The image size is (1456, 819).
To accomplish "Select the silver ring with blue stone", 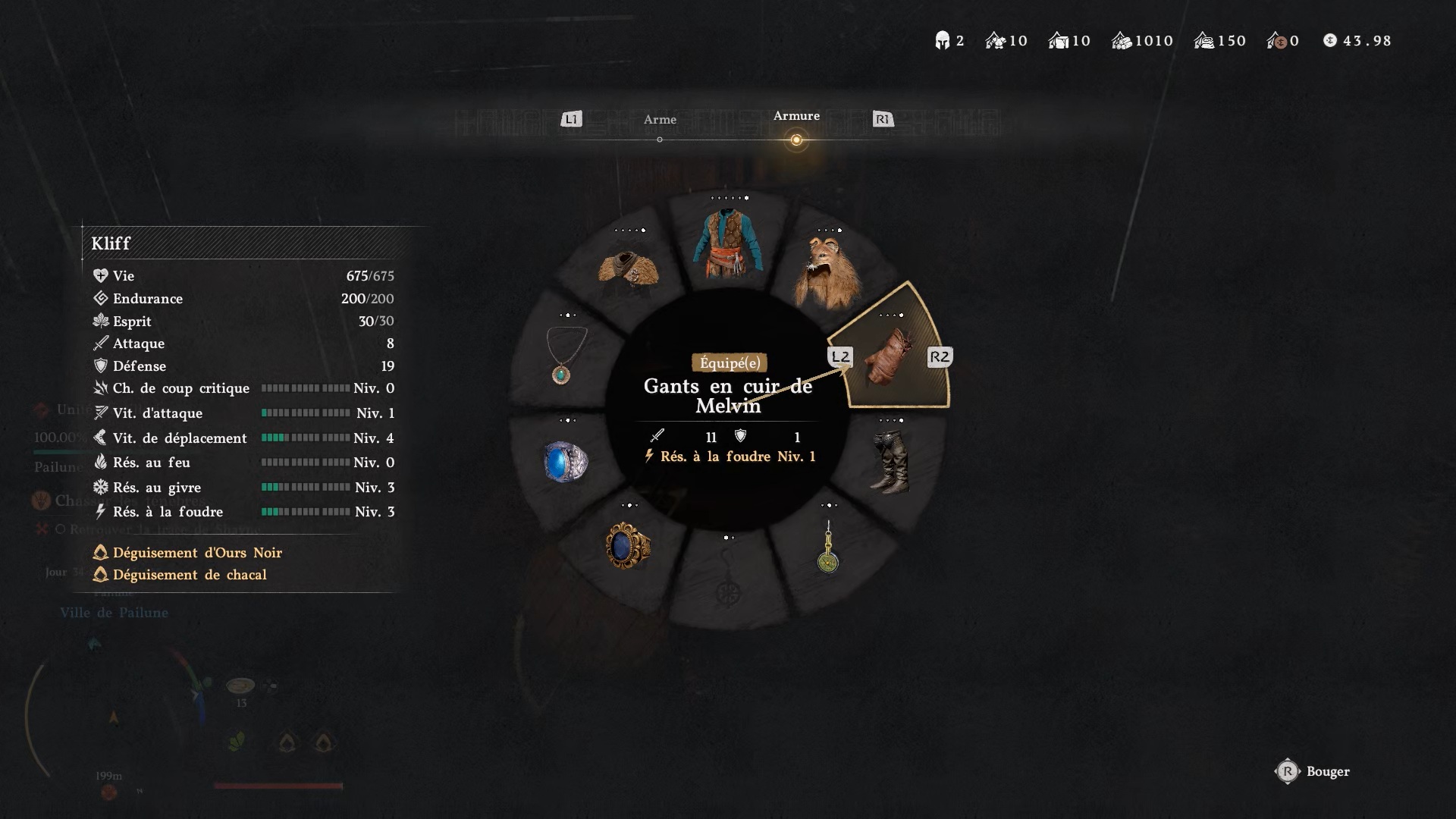I will (566, 461).
